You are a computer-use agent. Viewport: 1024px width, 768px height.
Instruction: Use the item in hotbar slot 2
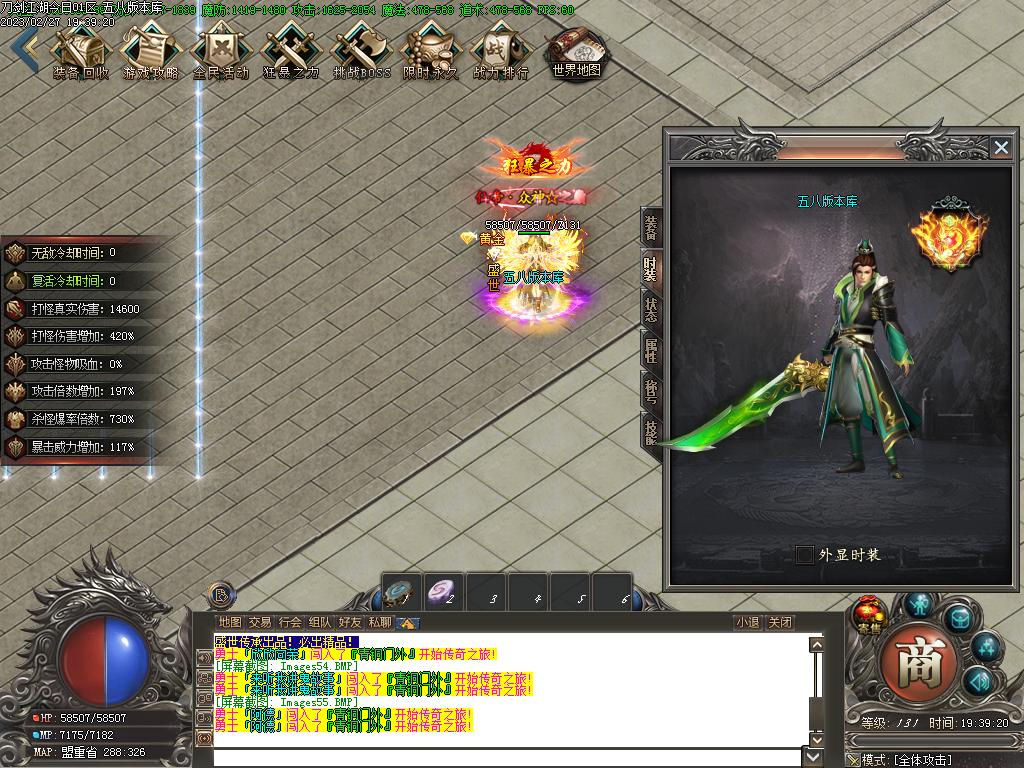443,593
